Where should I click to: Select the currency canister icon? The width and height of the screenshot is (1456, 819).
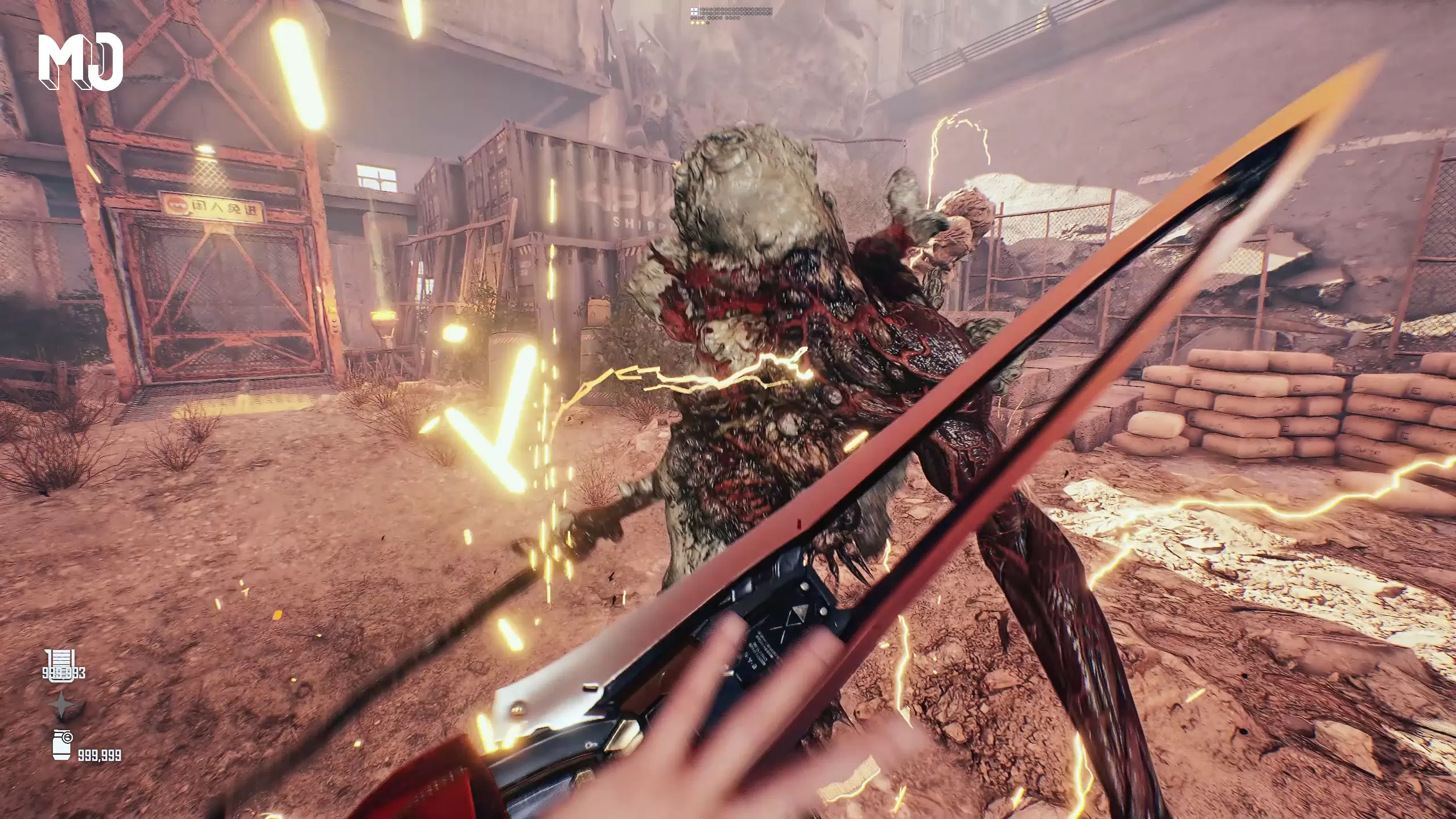click(61, 745)
